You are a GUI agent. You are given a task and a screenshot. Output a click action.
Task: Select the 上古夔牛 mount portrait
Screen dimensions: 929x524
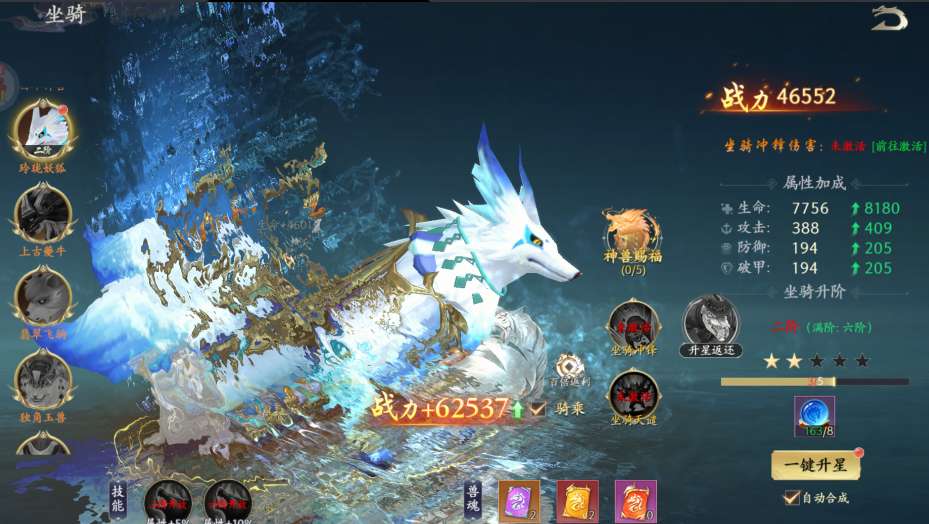[43, 215]
